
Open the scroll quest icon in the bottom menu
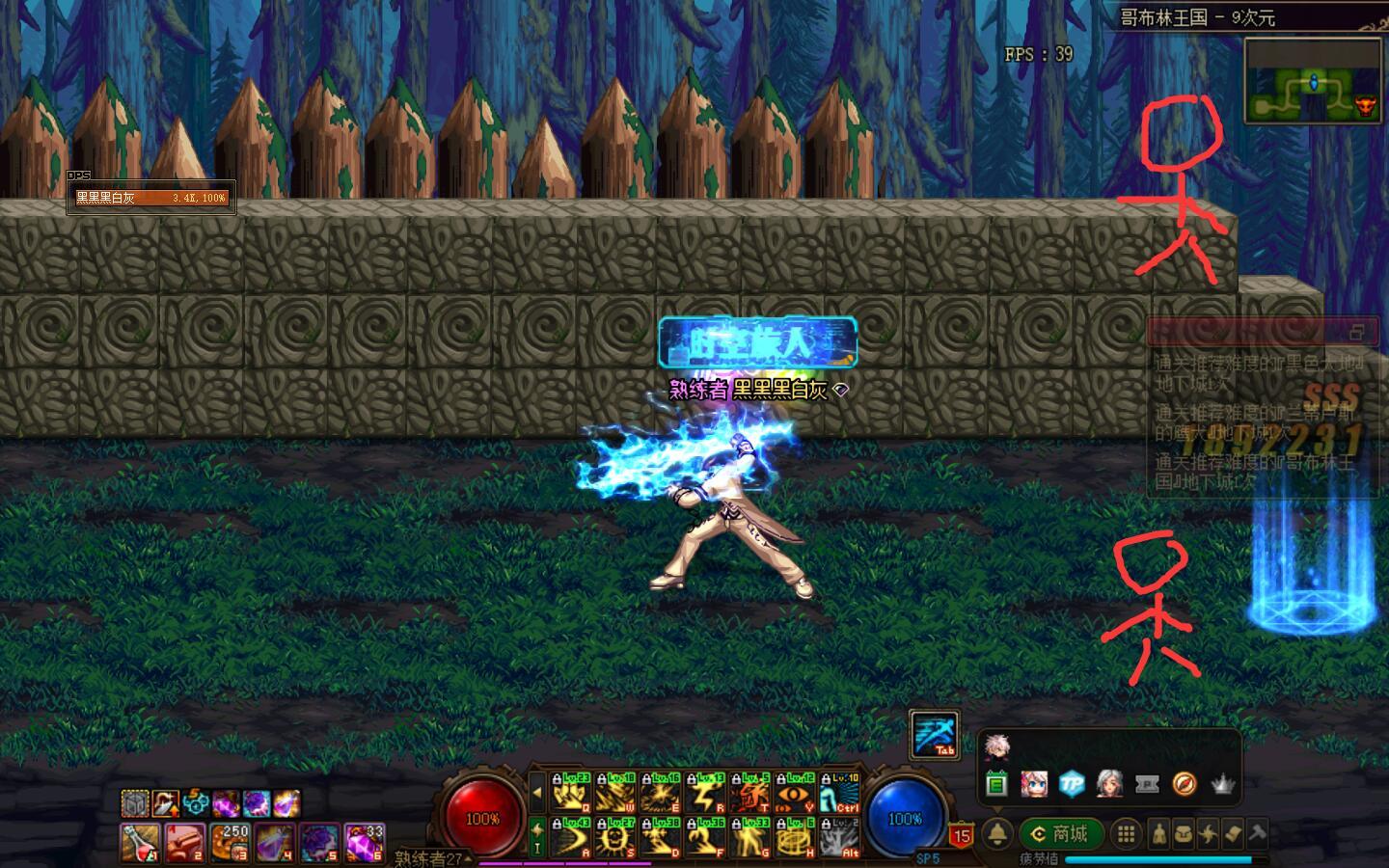click(x=1235, y=835)
